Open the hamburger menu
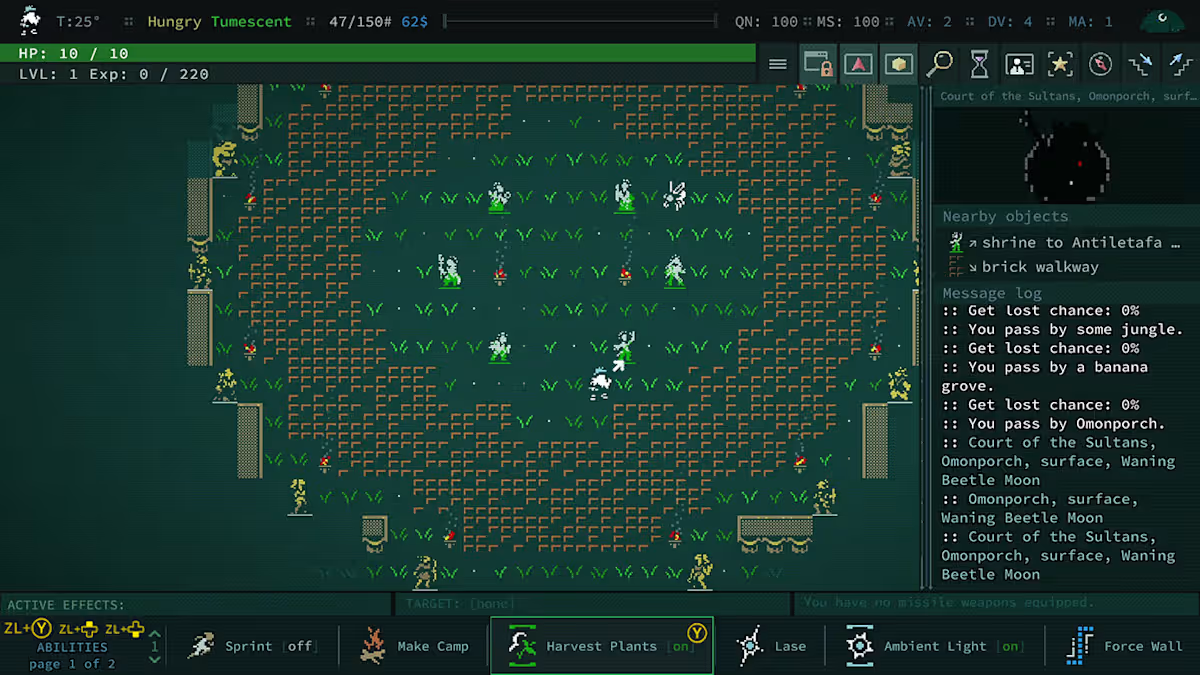This screenshot has width=1200, height=675. (778, 65)
